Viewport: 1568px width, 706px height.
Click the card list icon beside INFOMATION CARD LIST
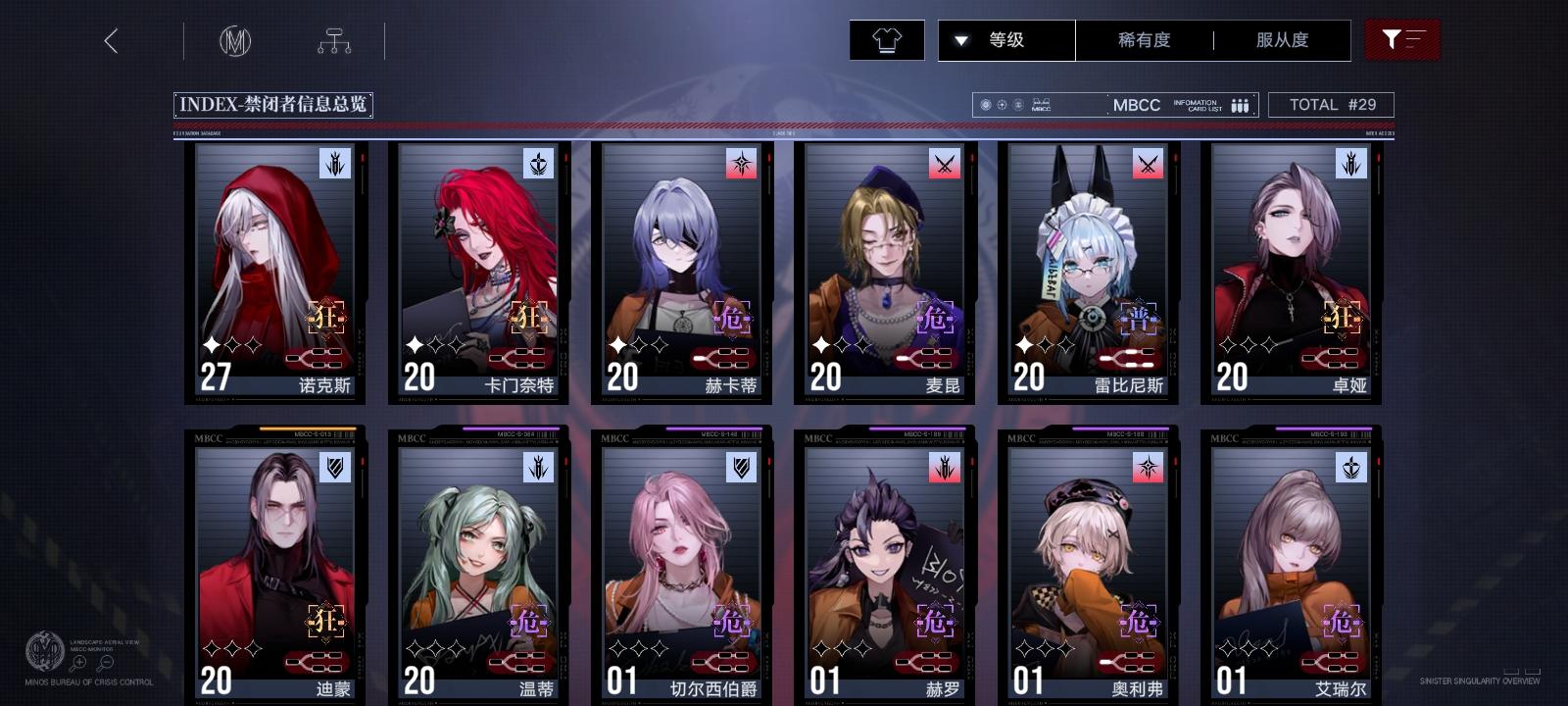point(1241,104)
